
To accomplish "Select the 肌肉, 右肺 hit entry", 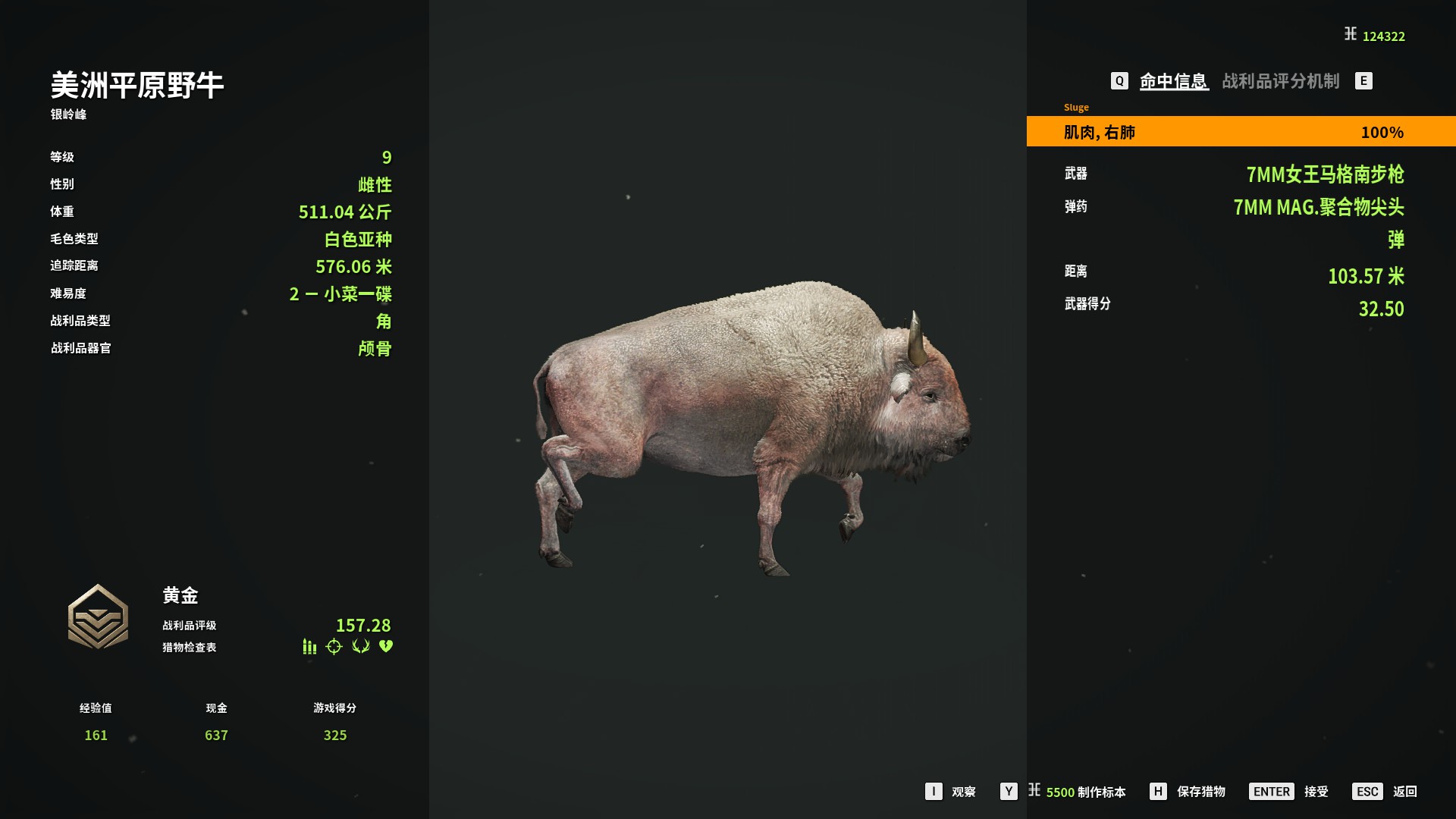I will [x=1241, y=132].
